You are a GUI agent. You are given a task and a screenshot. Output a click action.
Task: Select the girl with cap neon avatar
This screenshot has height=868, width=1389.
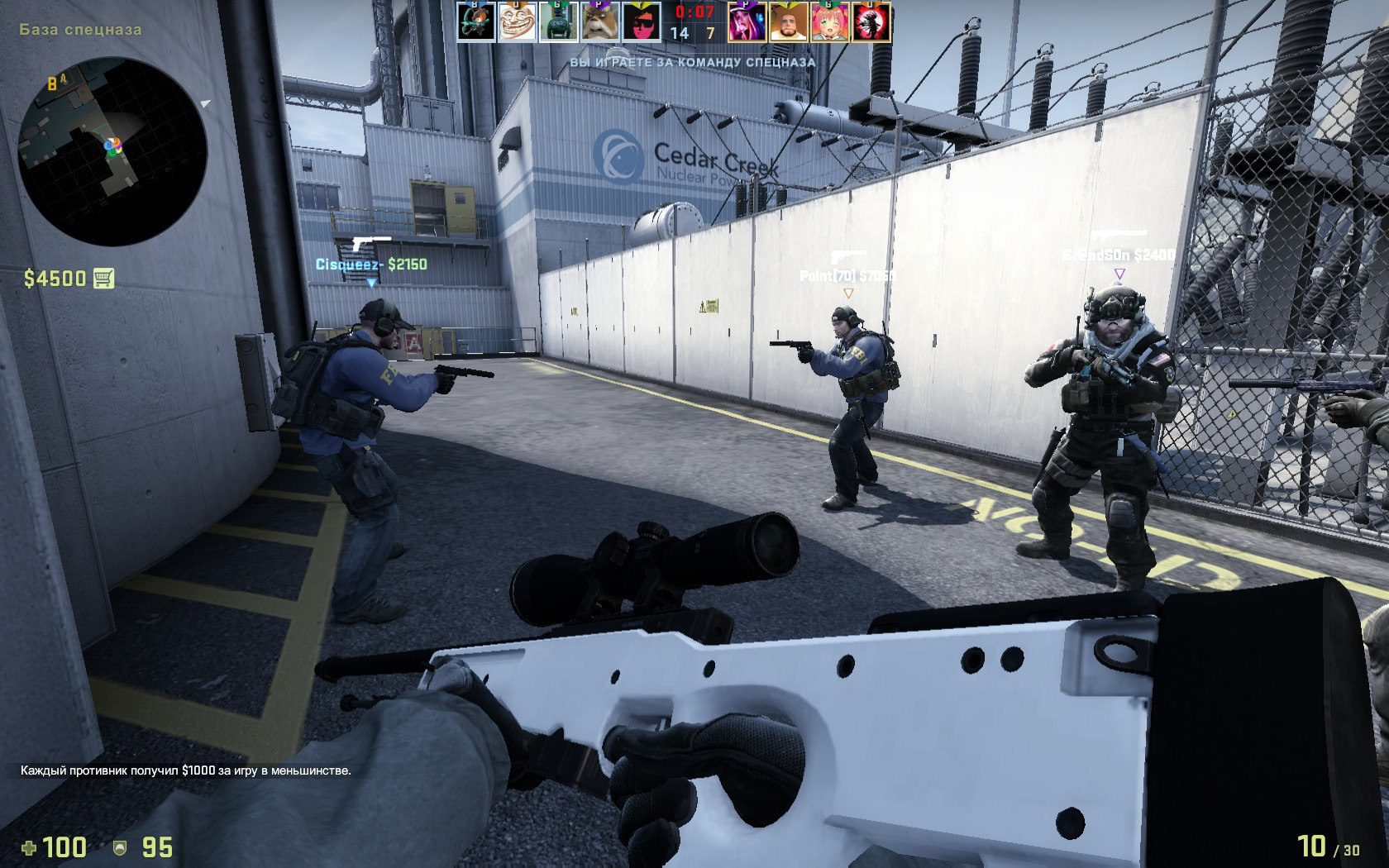747,21
